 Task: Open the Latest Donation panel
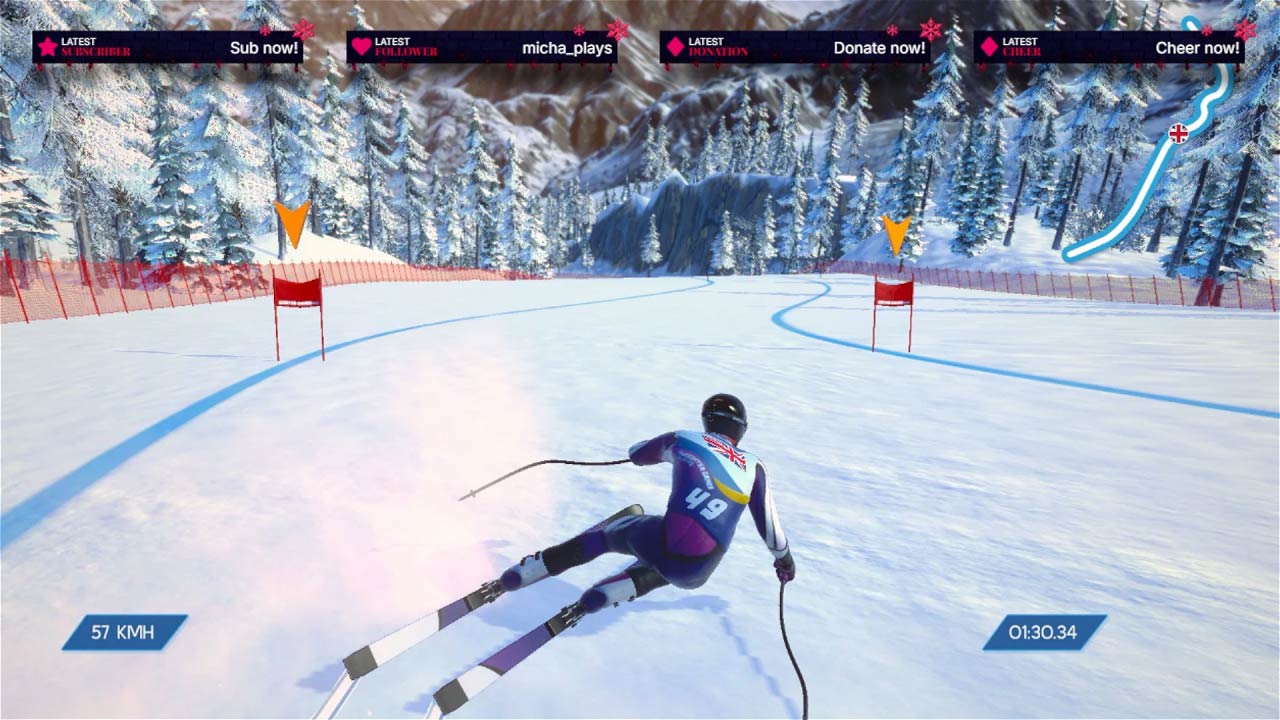(x=795, y=48)
